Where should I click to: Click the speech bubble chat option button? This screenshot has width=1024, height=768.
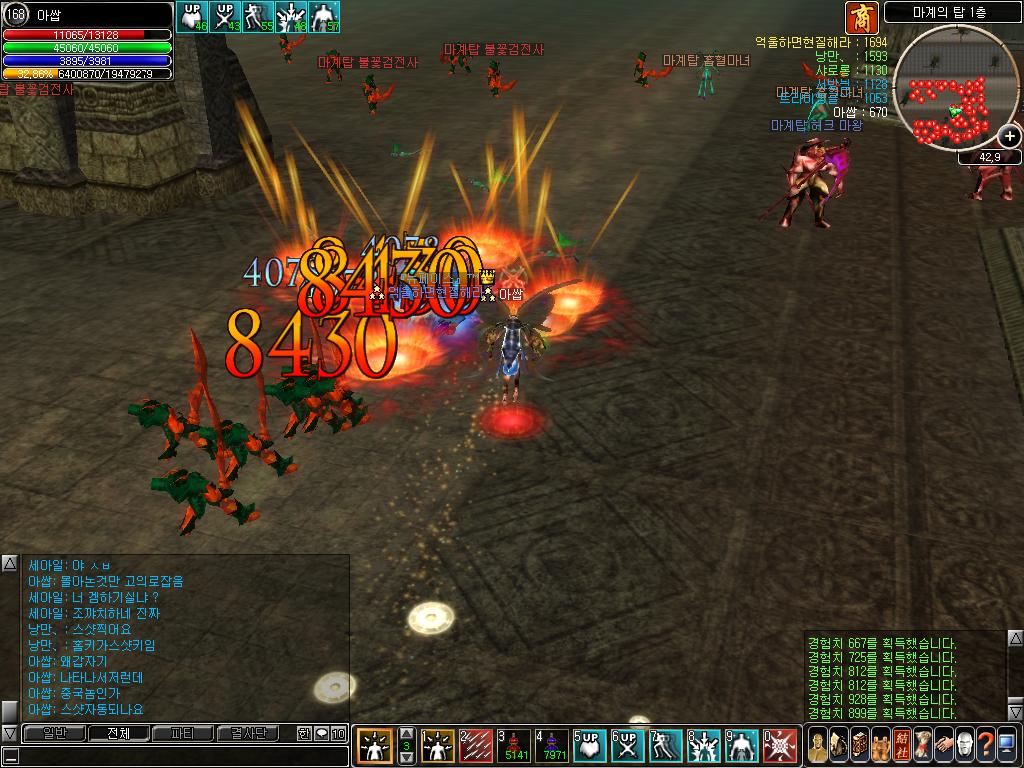[321, 734]
